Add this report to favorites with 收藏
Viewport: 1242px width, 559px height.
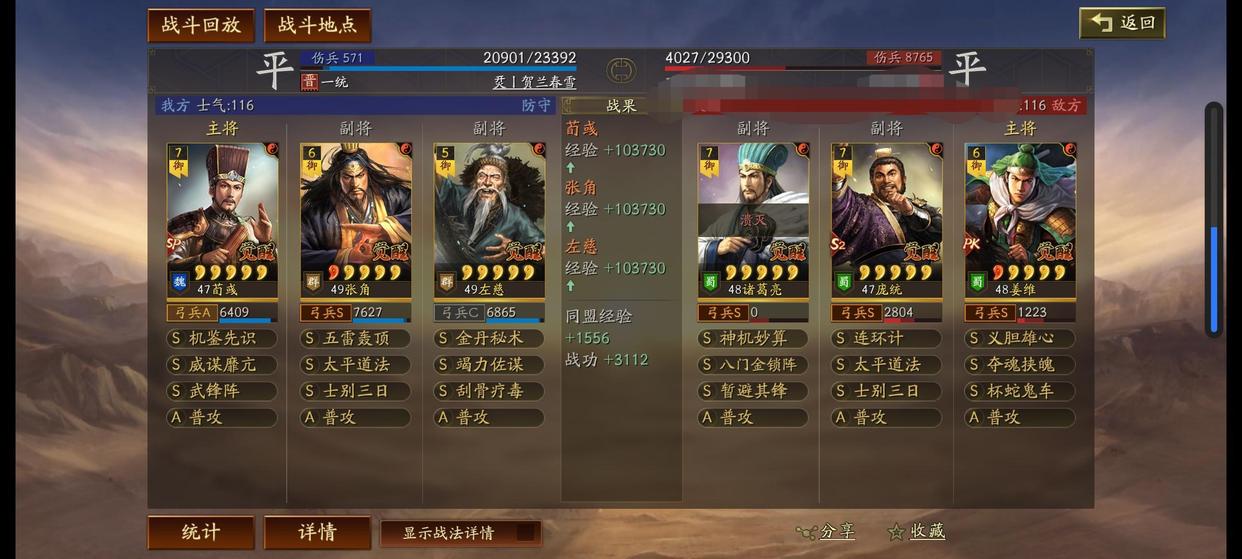pyautogui.click(x=917, y=532)
